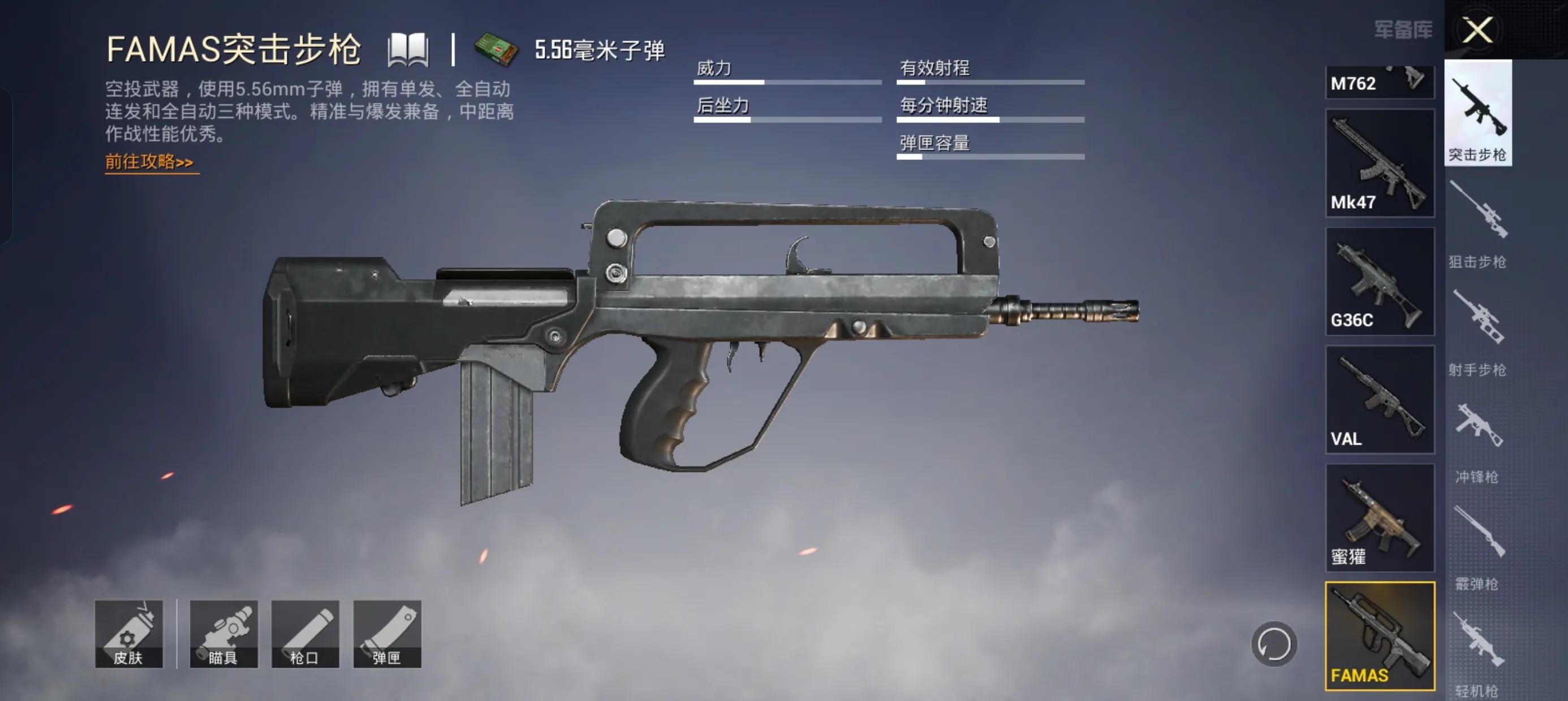Viewport: 1568px width, 701px height.
Task: Close the armory screen
Action: tap(1477, 30)
